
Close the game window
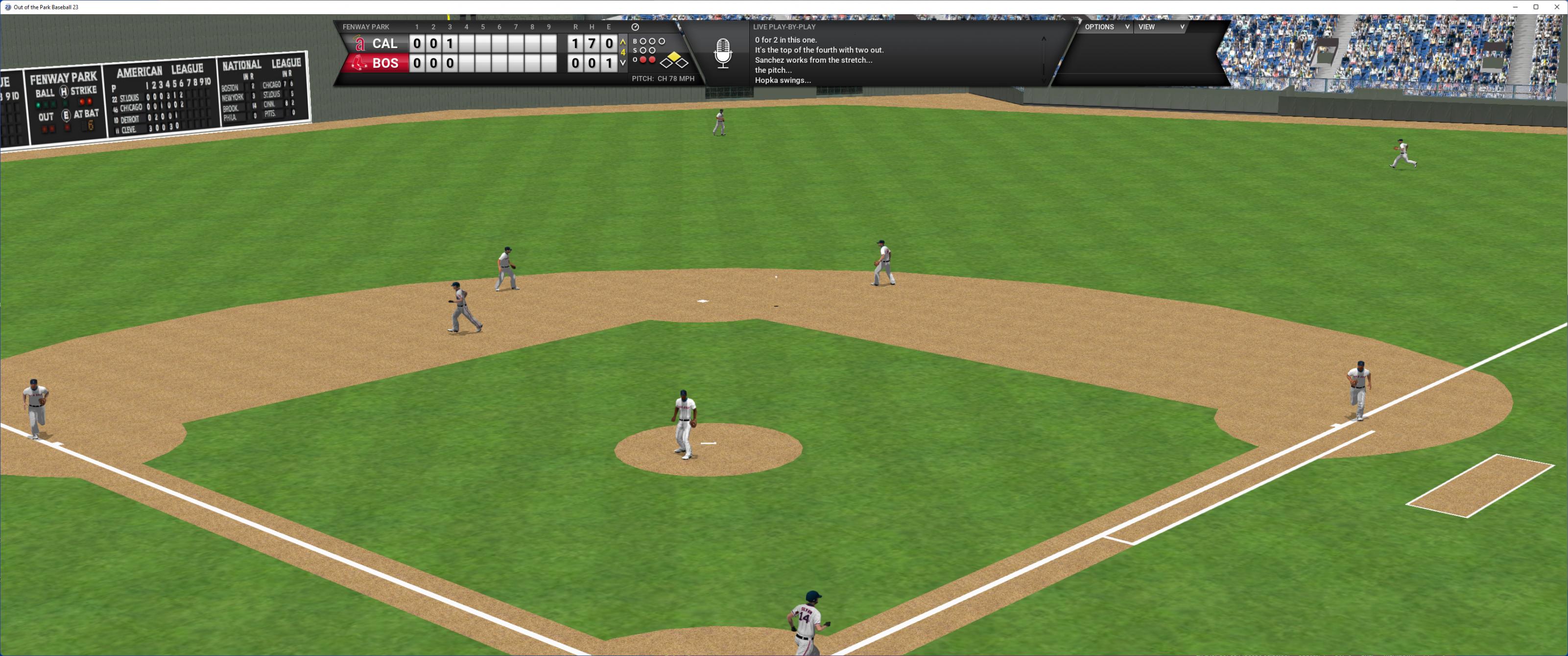coord(1557,7)
